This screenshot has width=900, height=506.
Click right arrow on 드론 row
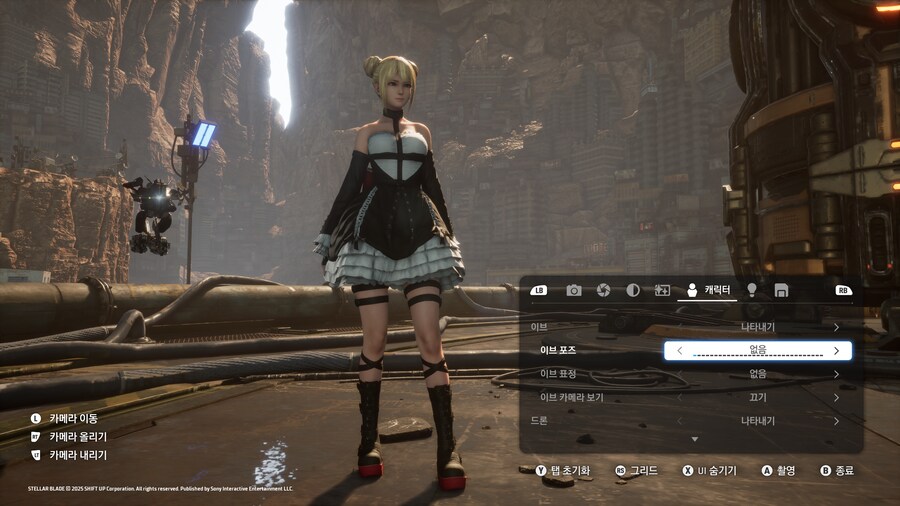pyautogui.click(x=836, y=421)
